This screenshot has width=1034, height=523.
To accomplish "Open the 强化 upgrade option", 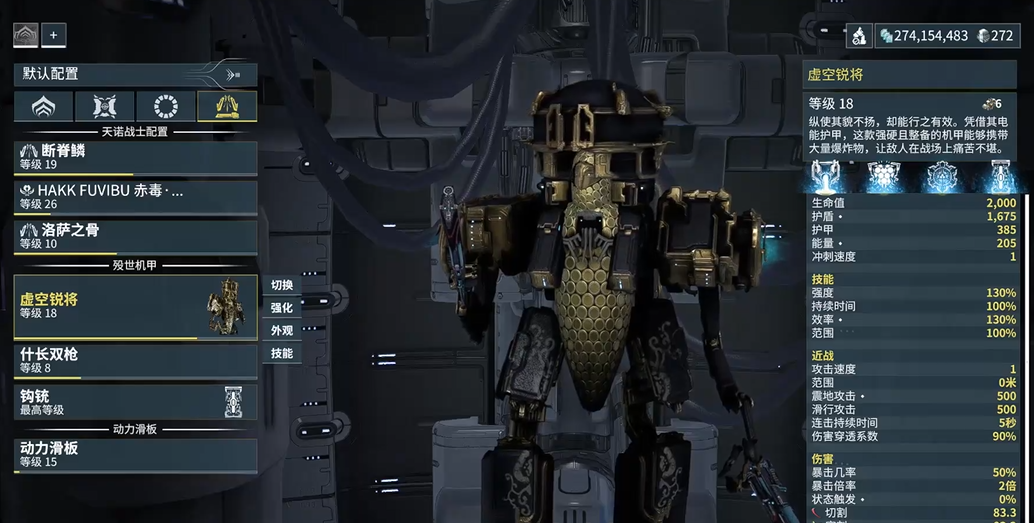I will (x=281, y=308).
